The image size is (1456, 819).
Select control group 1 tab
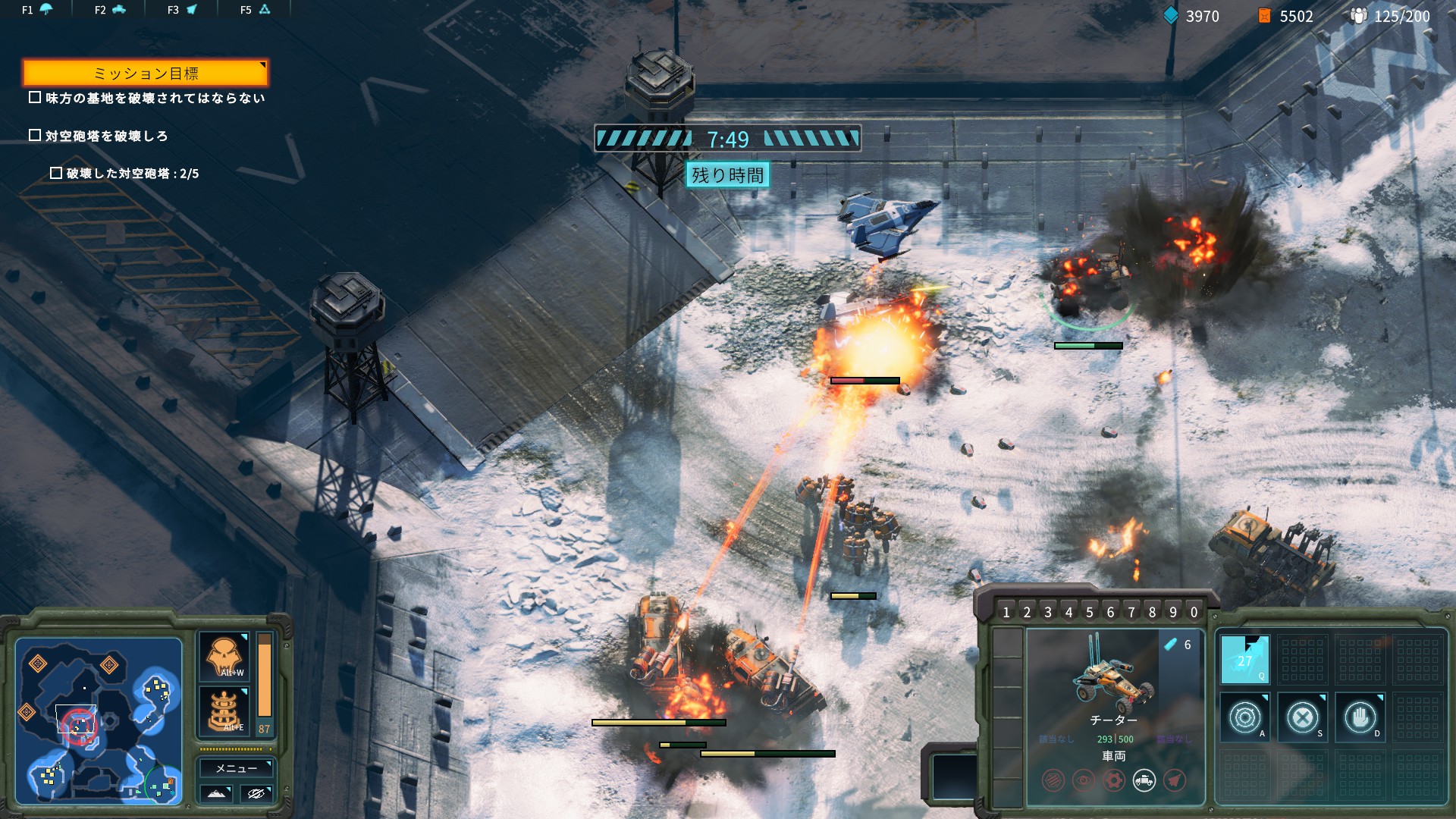[x=1006, y=612]
